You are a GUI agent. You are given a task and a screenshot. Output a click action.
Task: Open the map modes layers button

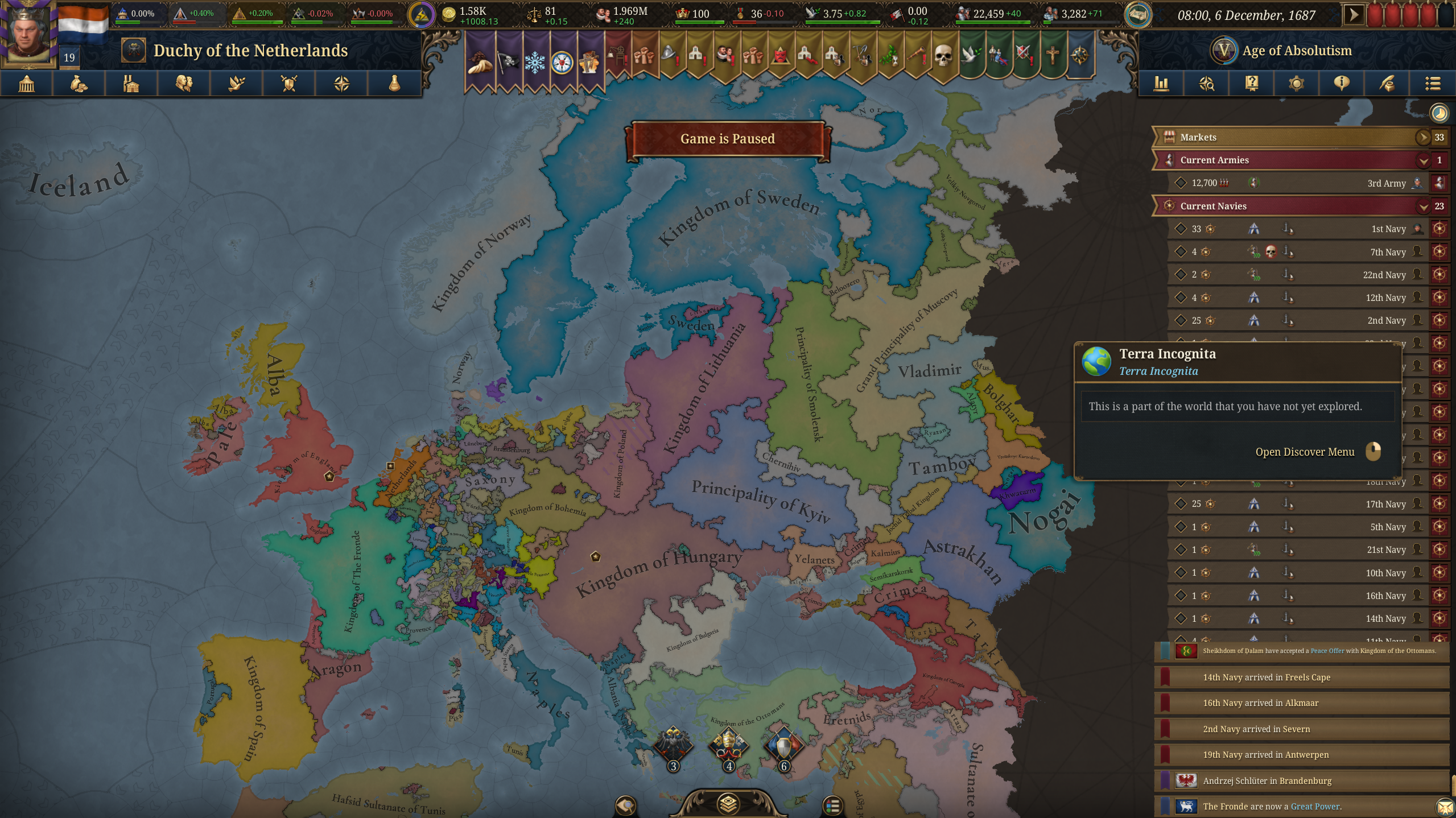(728, 804)
